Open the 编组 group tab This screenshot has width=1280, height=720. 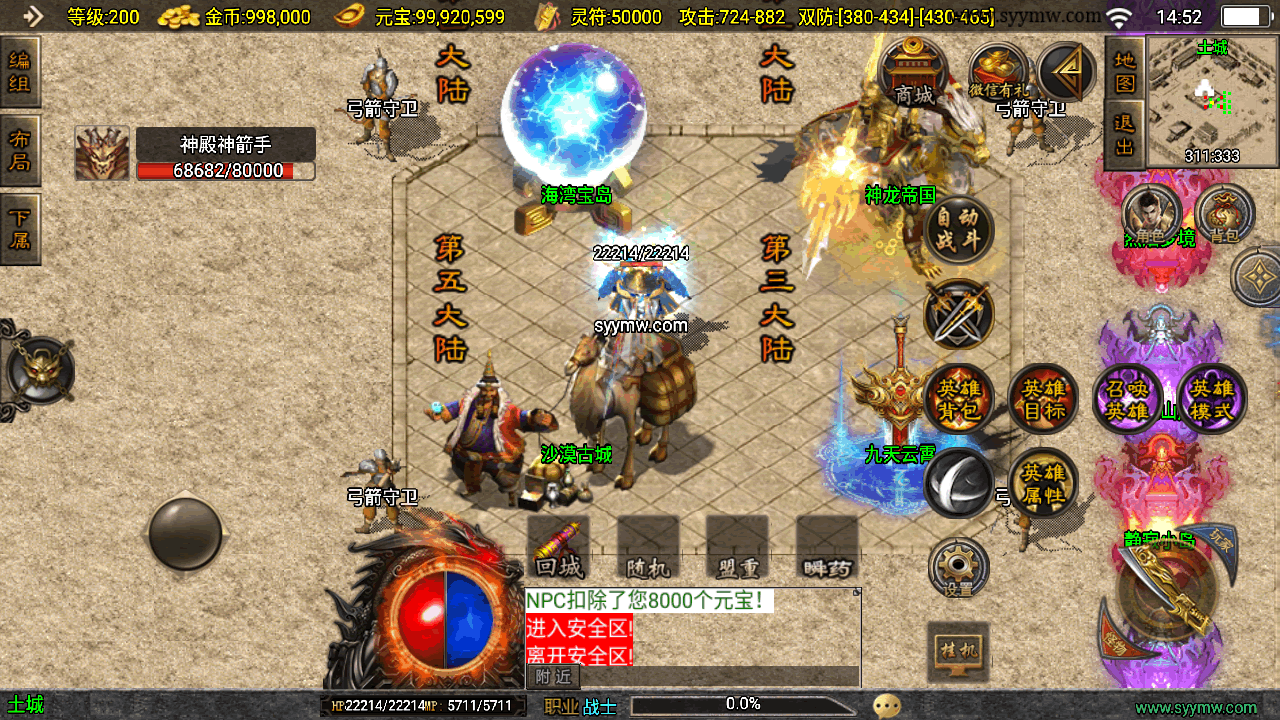(20, 72)
